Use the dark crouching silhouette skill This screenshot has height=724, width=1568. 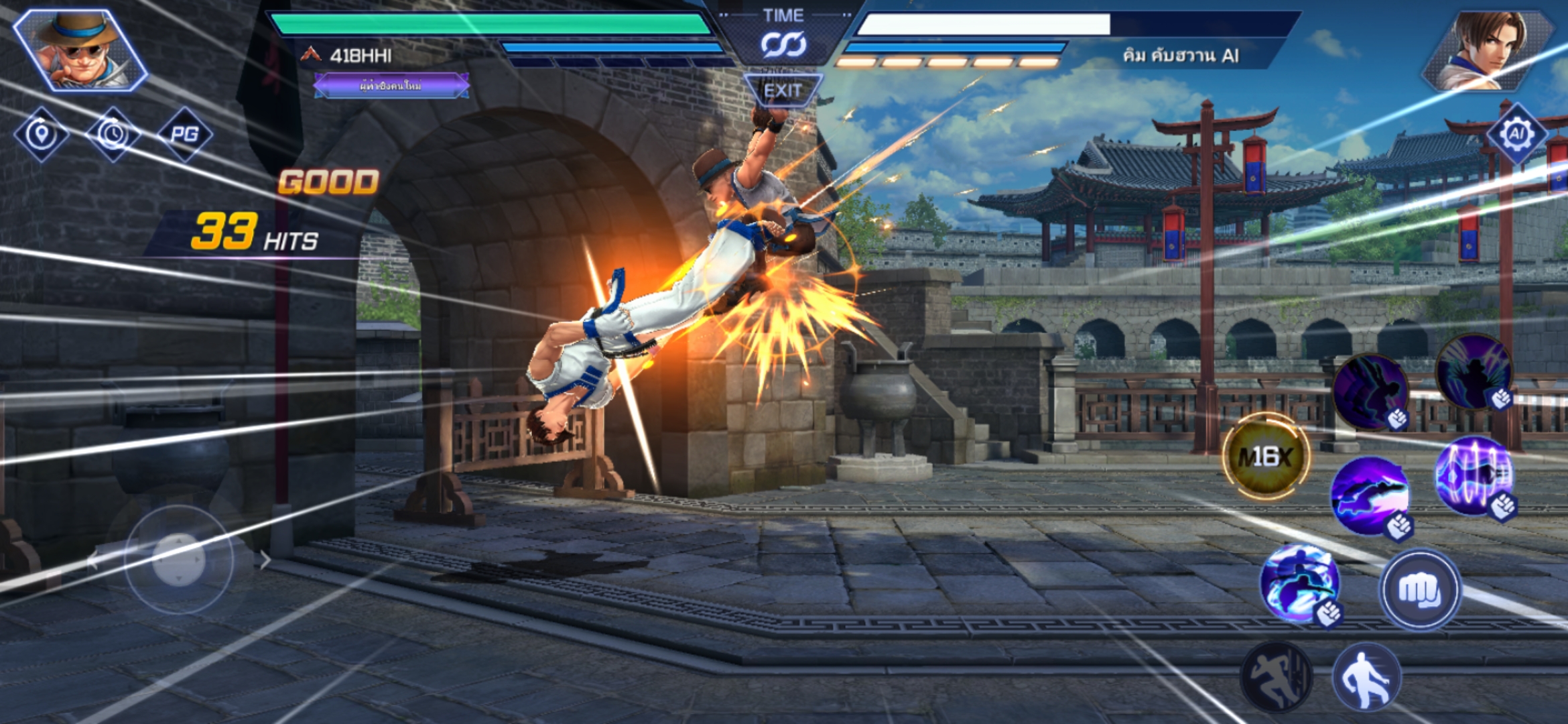click(1369, 391)
